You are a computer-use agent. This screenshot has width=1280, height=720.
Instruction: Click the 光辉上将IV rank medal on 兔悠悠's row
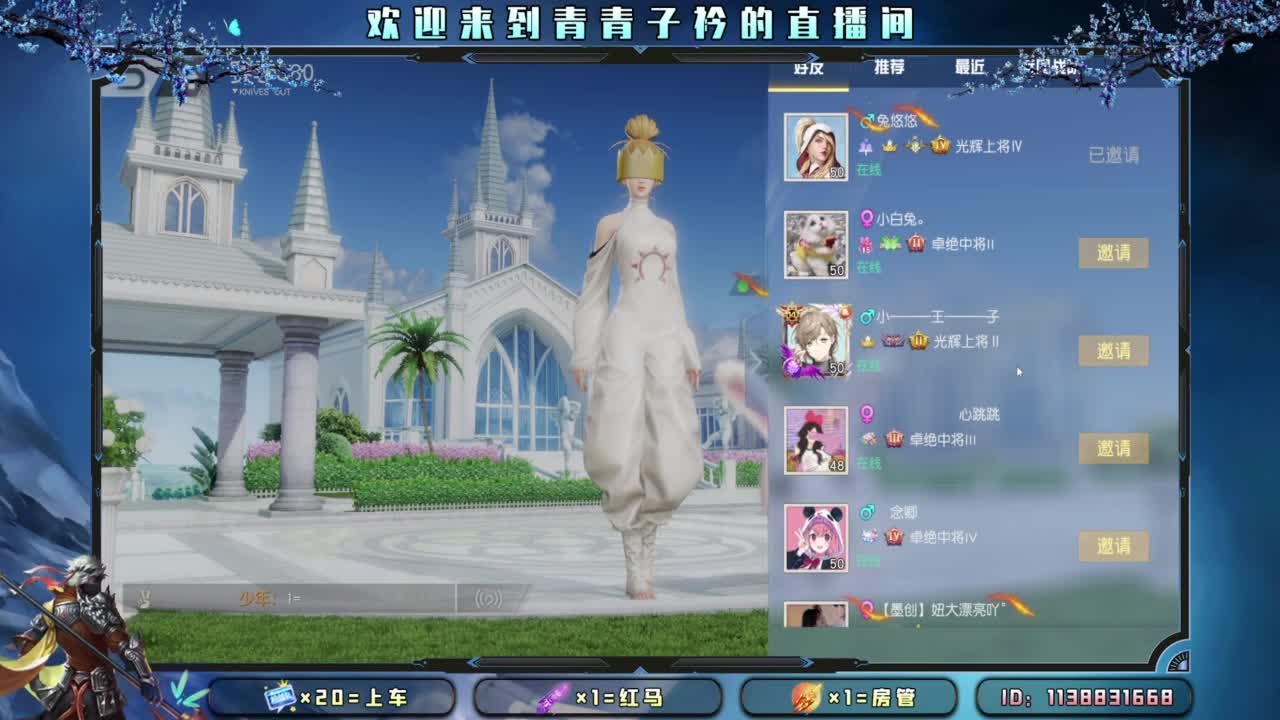pos(938,146)
